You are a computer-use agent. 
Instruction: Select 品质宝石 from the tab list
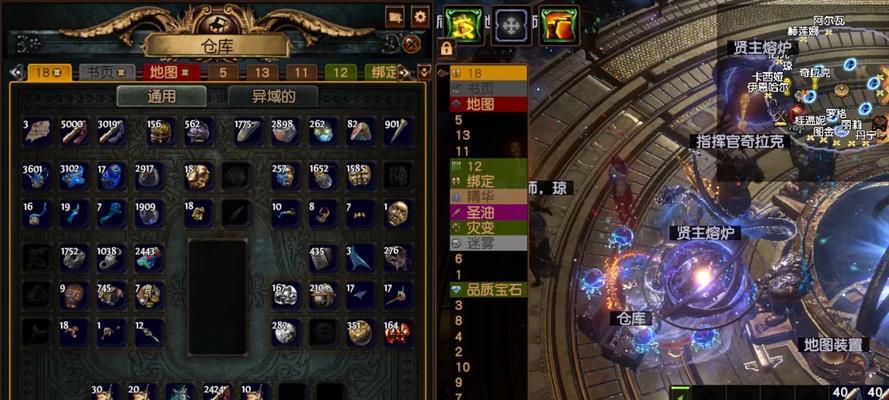(488, 289)
